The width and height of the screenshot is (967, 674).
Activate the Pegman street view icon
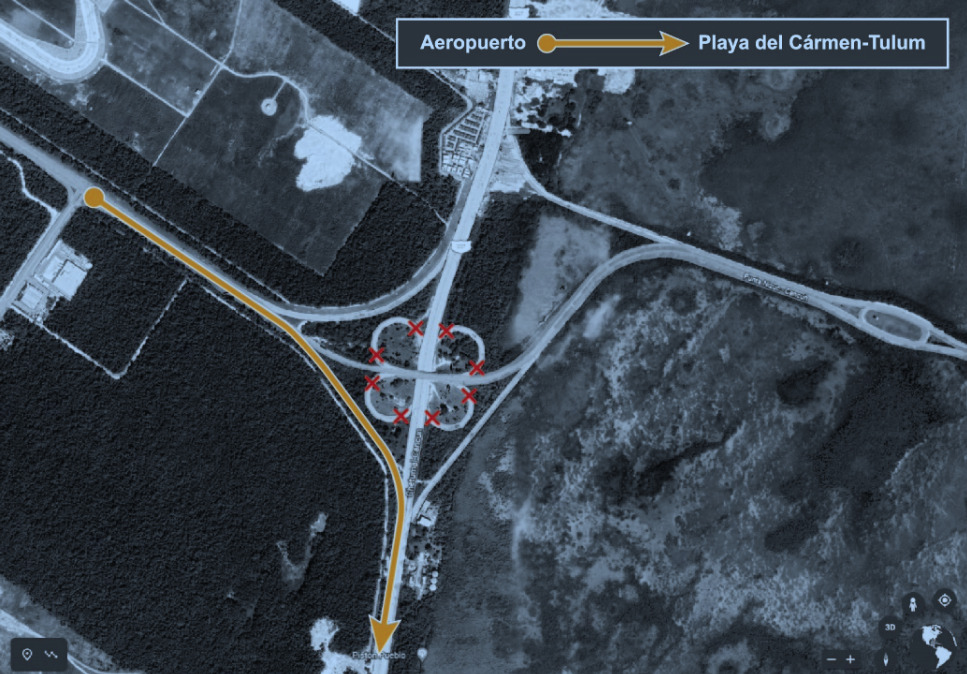click(911, 603)
